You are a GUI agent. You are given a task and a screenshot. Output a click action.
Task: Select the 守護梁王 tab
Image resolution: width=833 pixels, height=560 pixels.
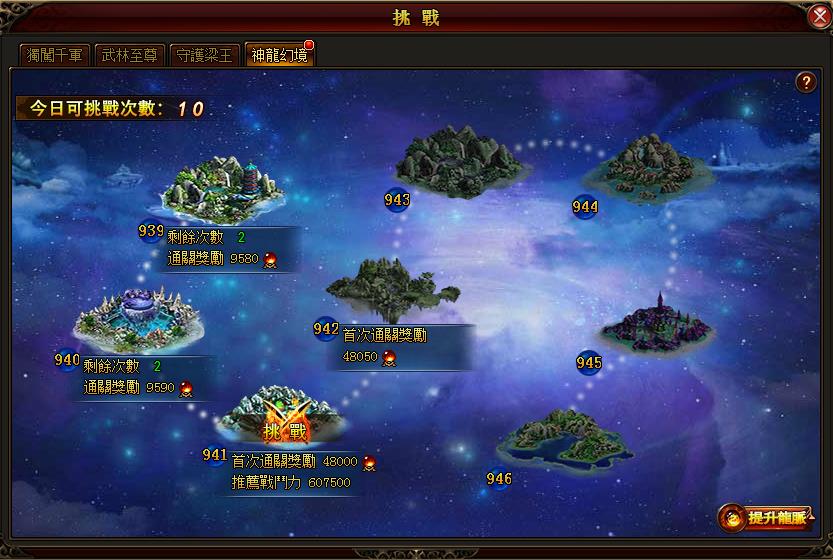203,55
